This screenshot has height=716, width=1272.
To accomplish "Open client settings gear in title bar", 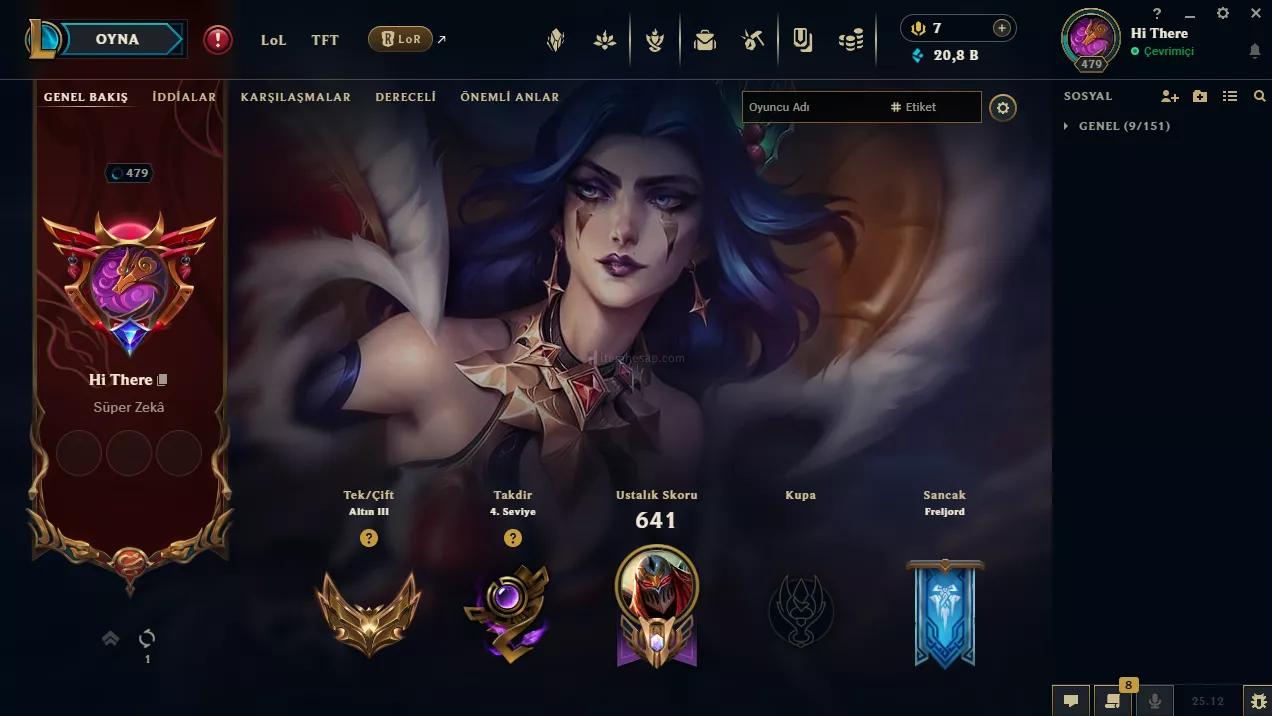I will coord(1223,13).
